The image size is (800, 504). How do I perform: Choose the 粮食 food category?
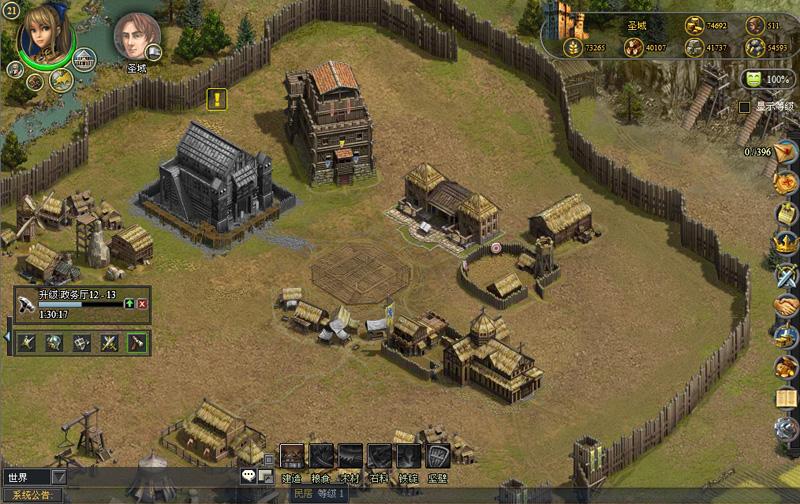(x=321, y=457)
